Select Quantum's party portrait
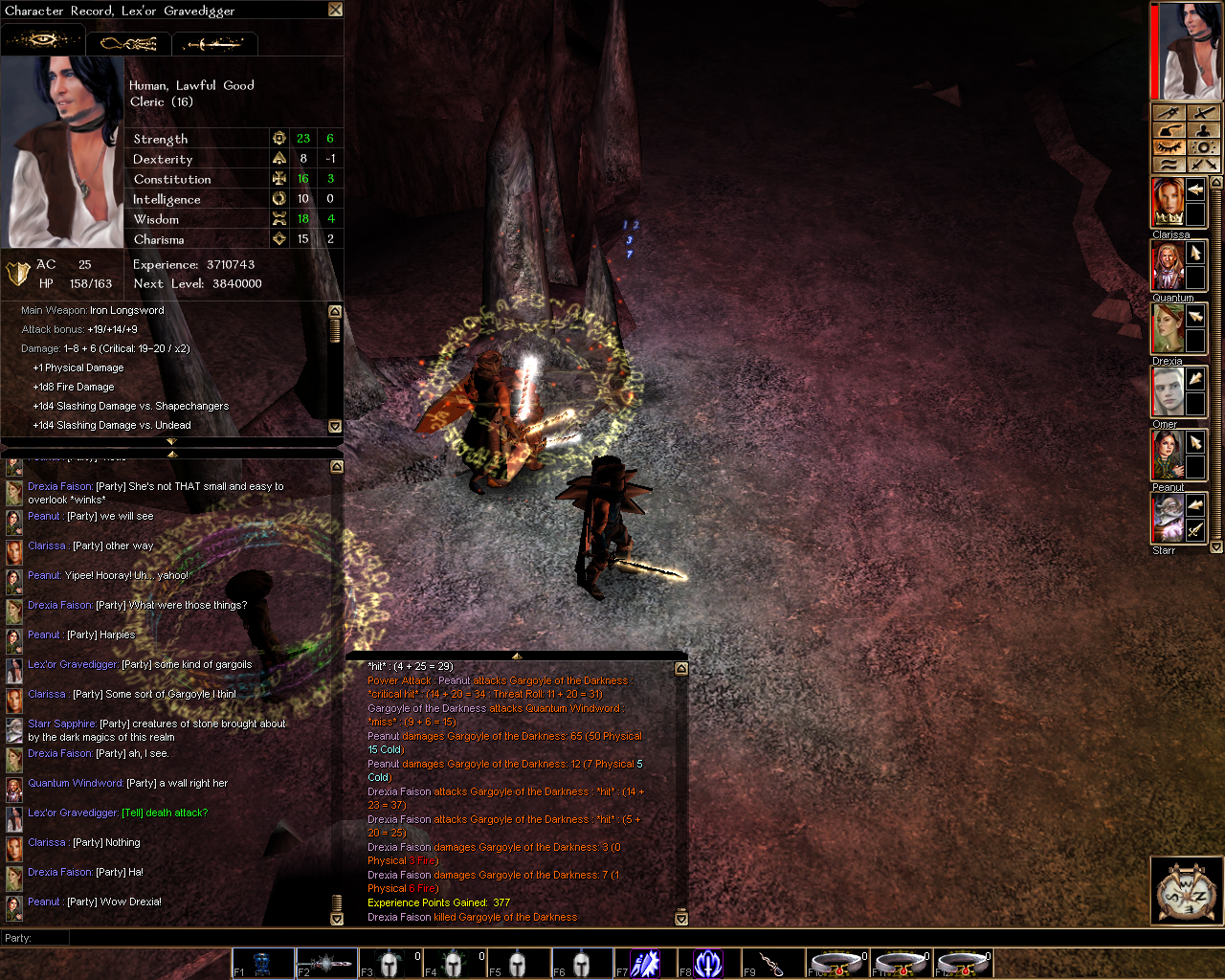The width and height of the screenshot is (1225, 980). tap(1167, 265)
